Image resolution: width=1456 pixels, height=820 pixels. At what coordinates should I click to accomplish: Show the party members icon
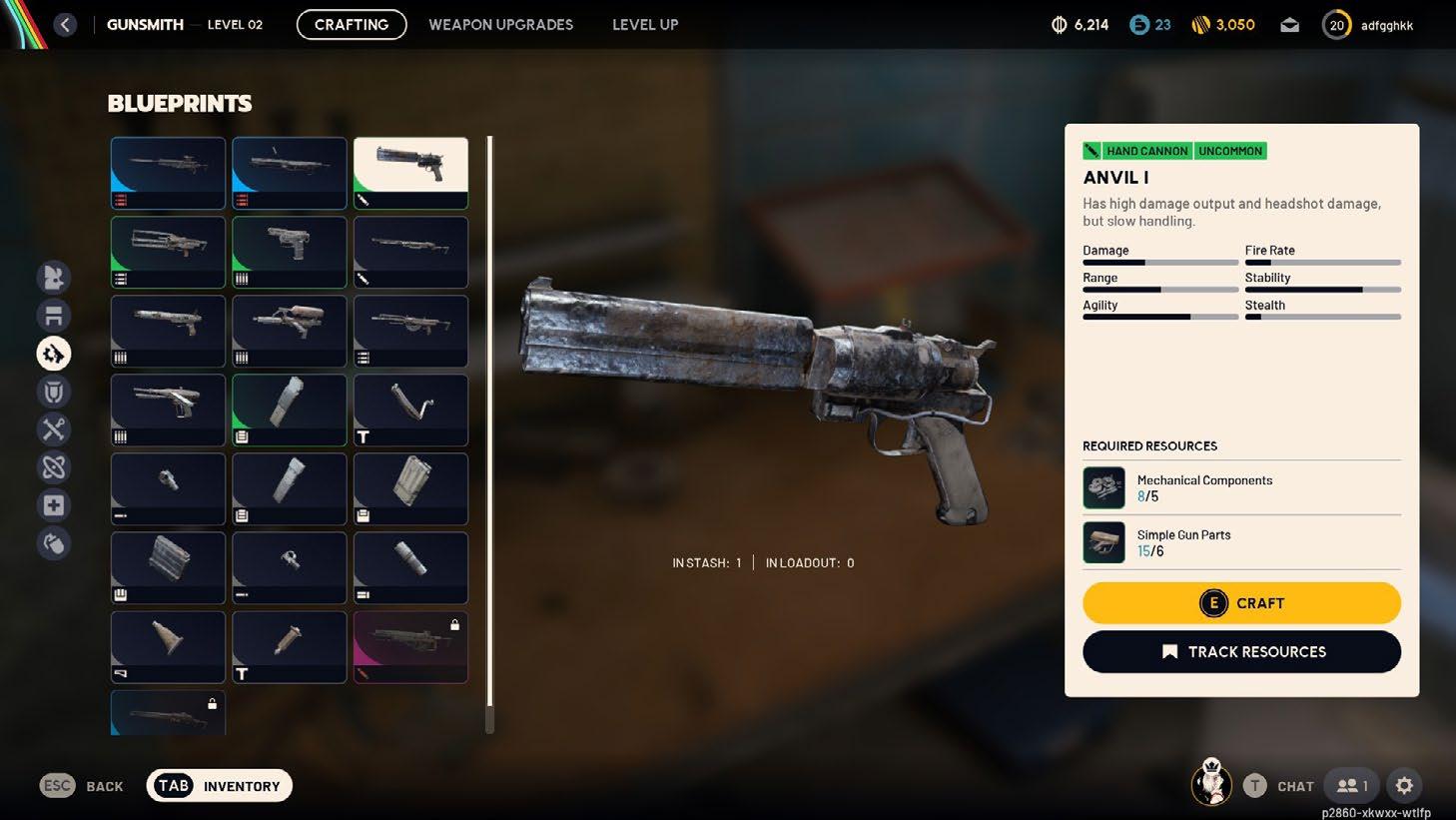pos(1353,786)
